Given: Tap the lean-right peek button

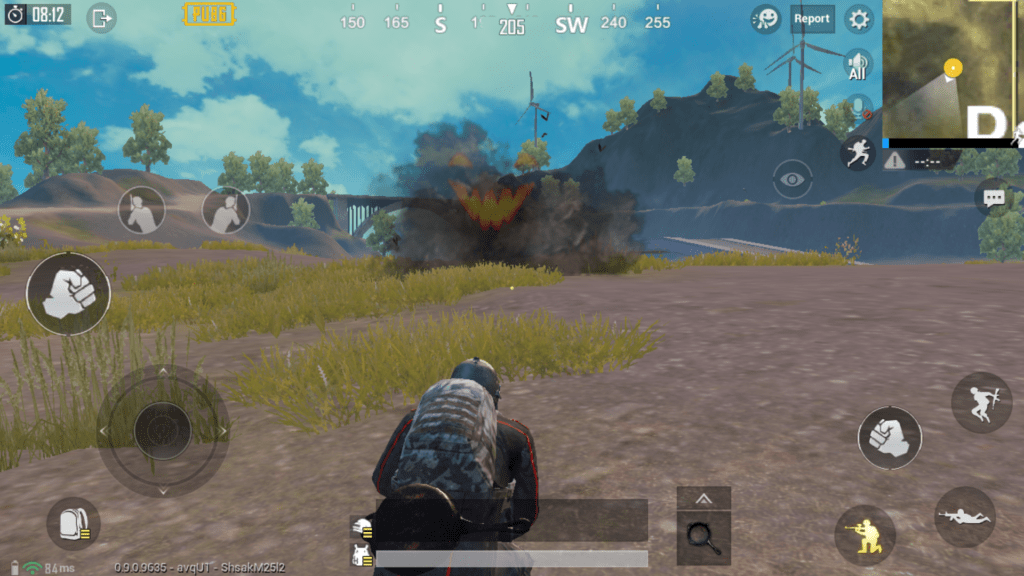Looking at the screenshot, I should click(226, 210).
